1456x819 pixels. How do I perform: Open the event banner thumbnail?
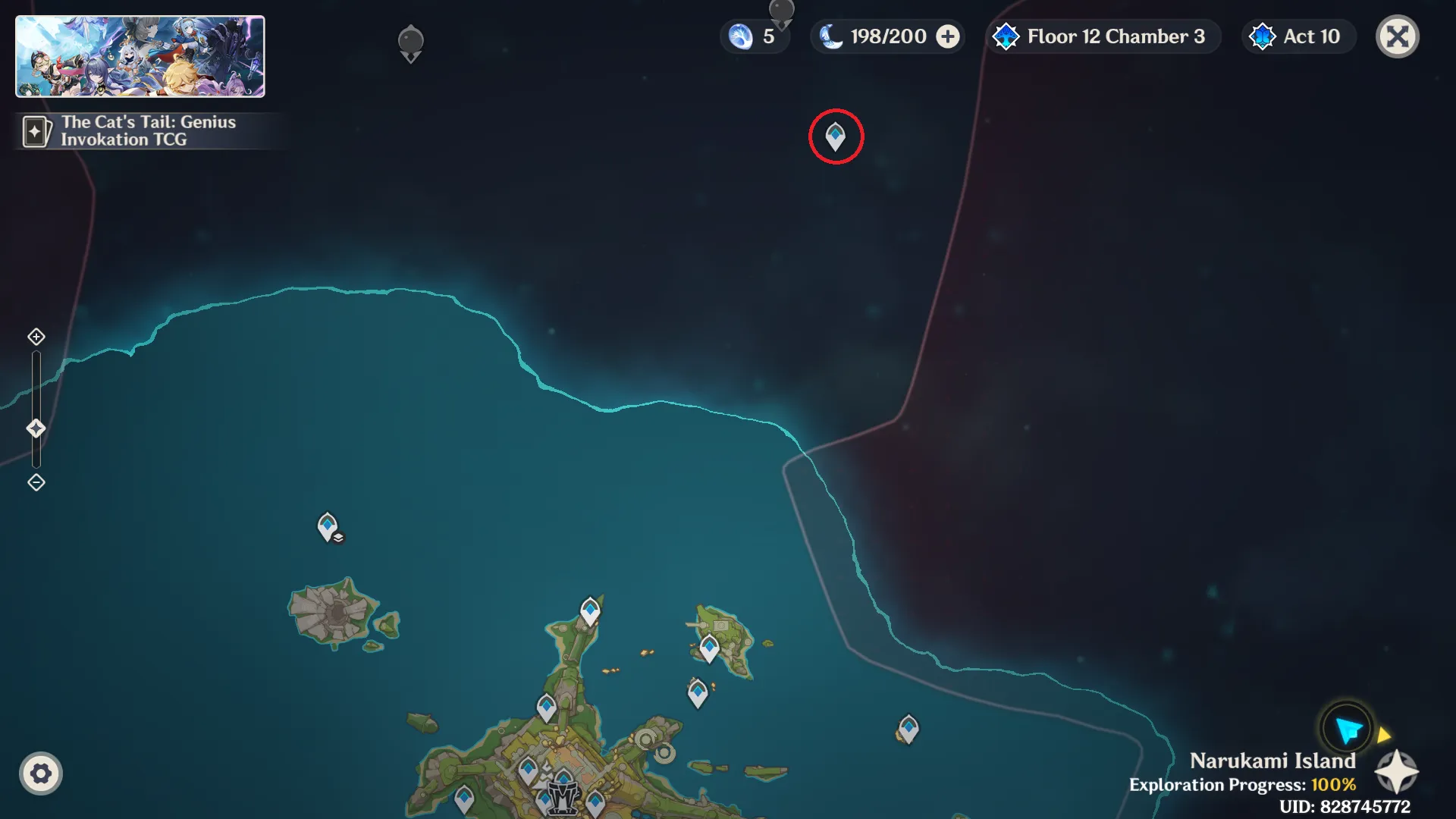coord(140,57)
